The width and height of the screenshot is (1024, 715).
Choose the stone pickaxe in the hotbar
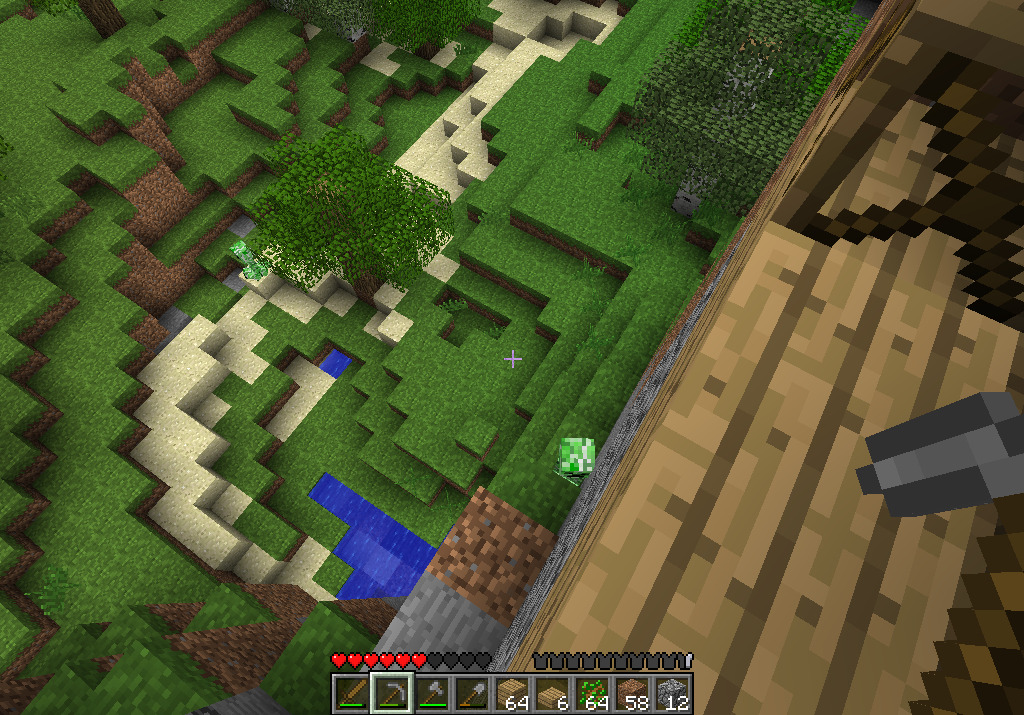pyautogui.click(x=391, y=693)
